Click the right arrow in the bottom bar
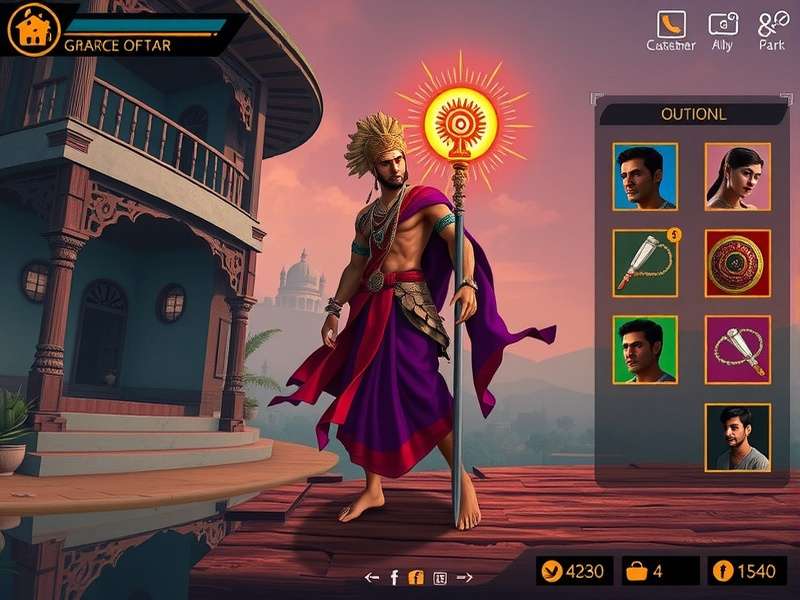The height and width of the screenshot is (600, 800). [x=464, y=577]
